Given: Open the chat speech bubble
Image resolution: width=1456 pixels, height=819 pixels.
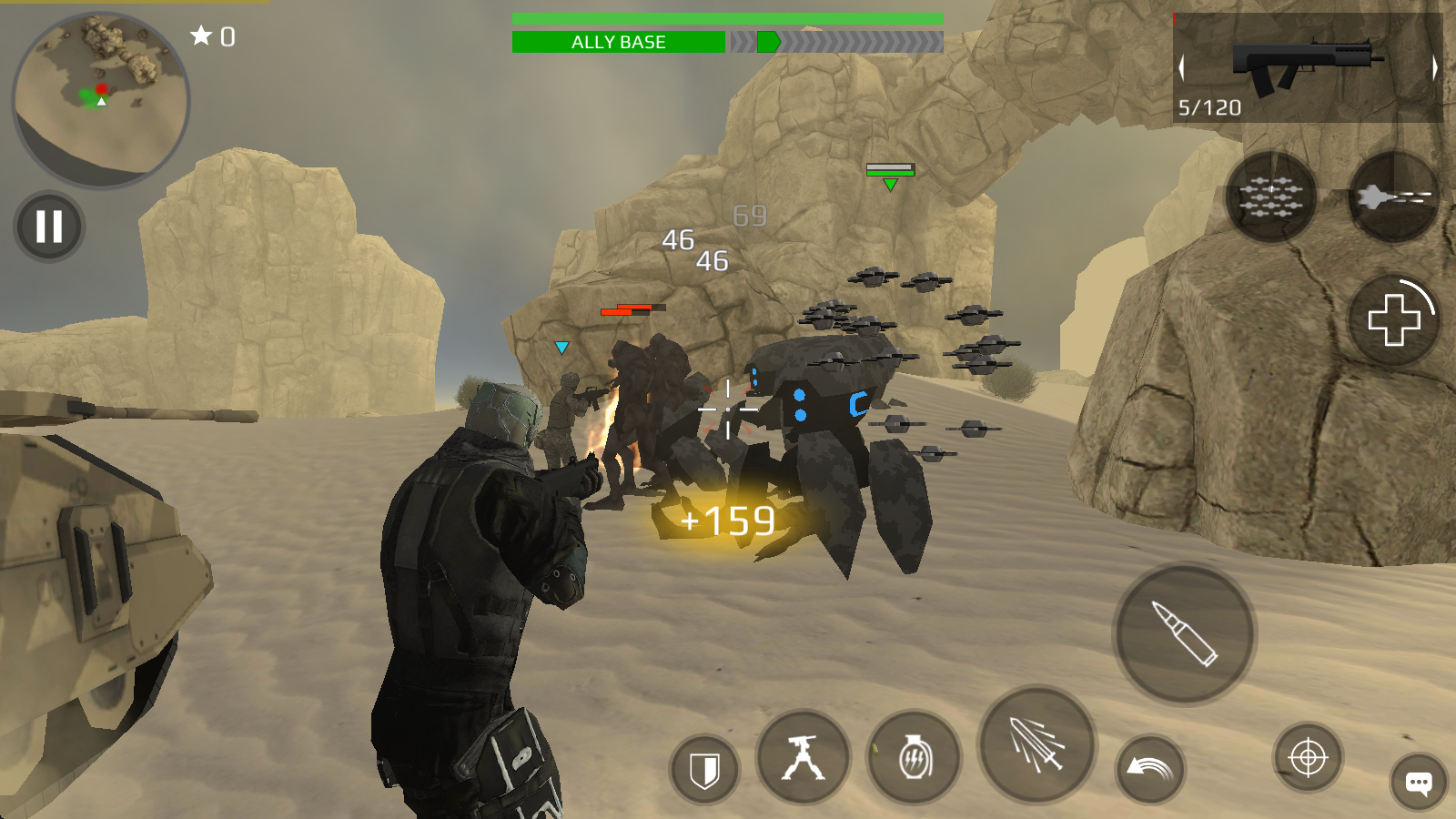Looking at the screenshot, I should coord(1418,782).
